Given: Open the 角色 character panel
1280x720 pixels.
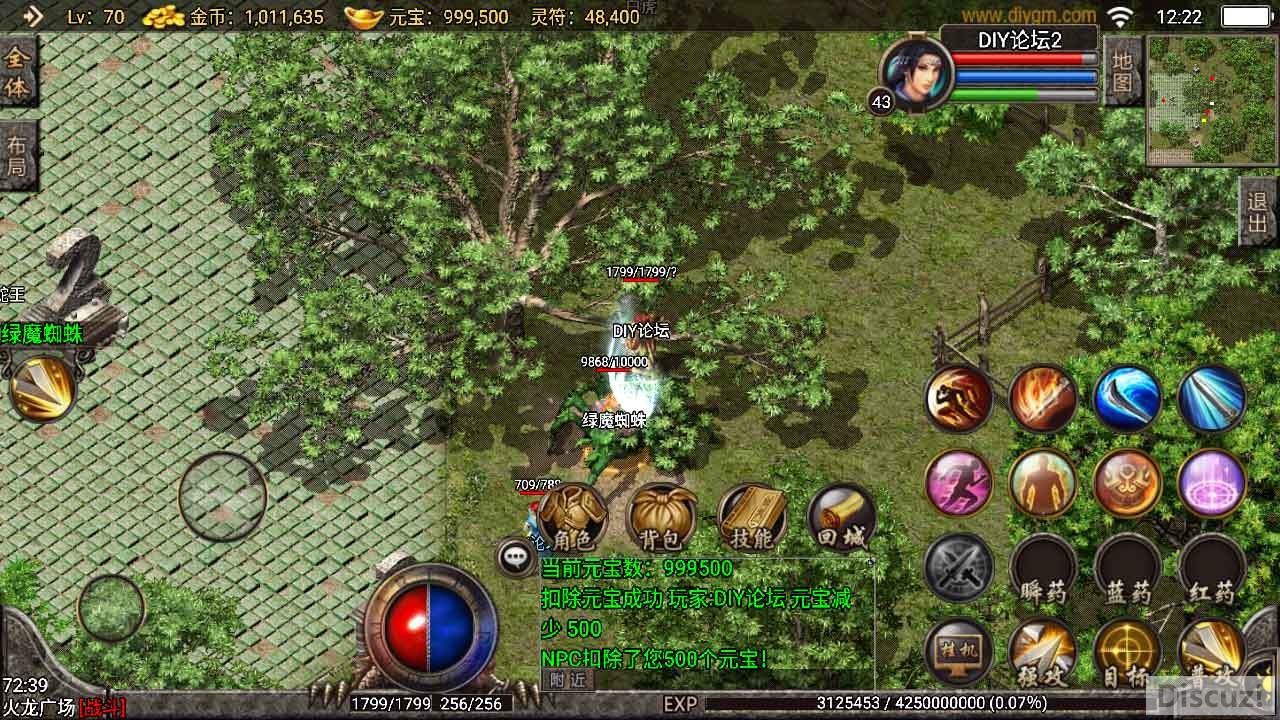Looking at the screenshot, I should [573, 519].
